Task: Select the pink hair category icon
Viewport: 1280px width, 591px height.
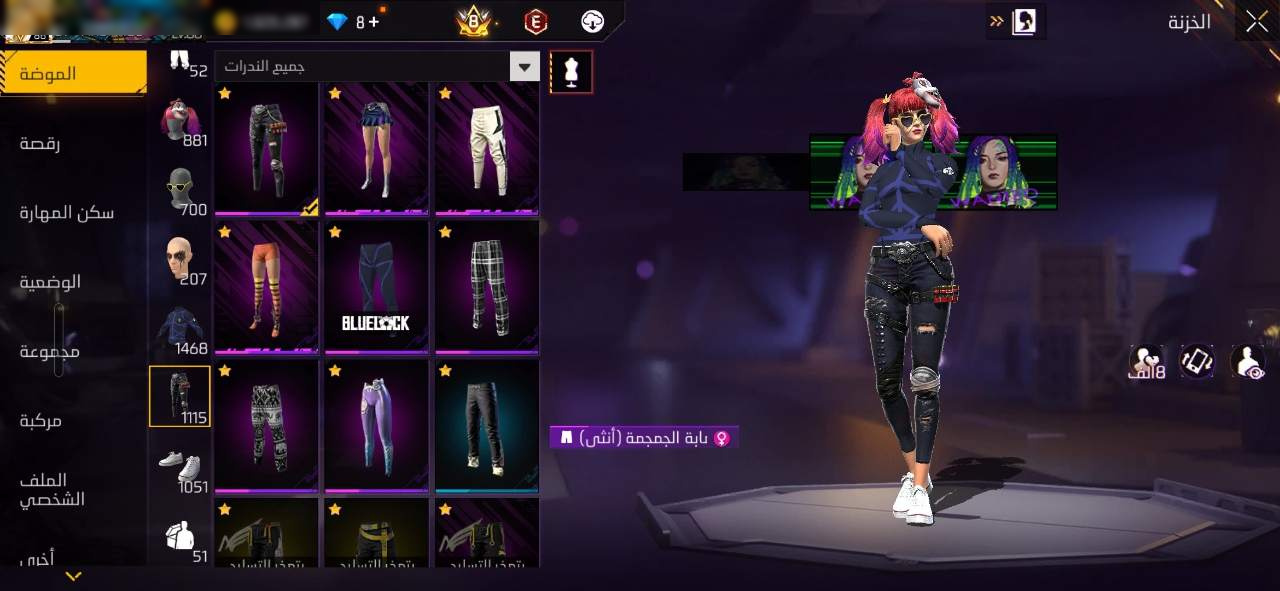Action: (180, 122)
